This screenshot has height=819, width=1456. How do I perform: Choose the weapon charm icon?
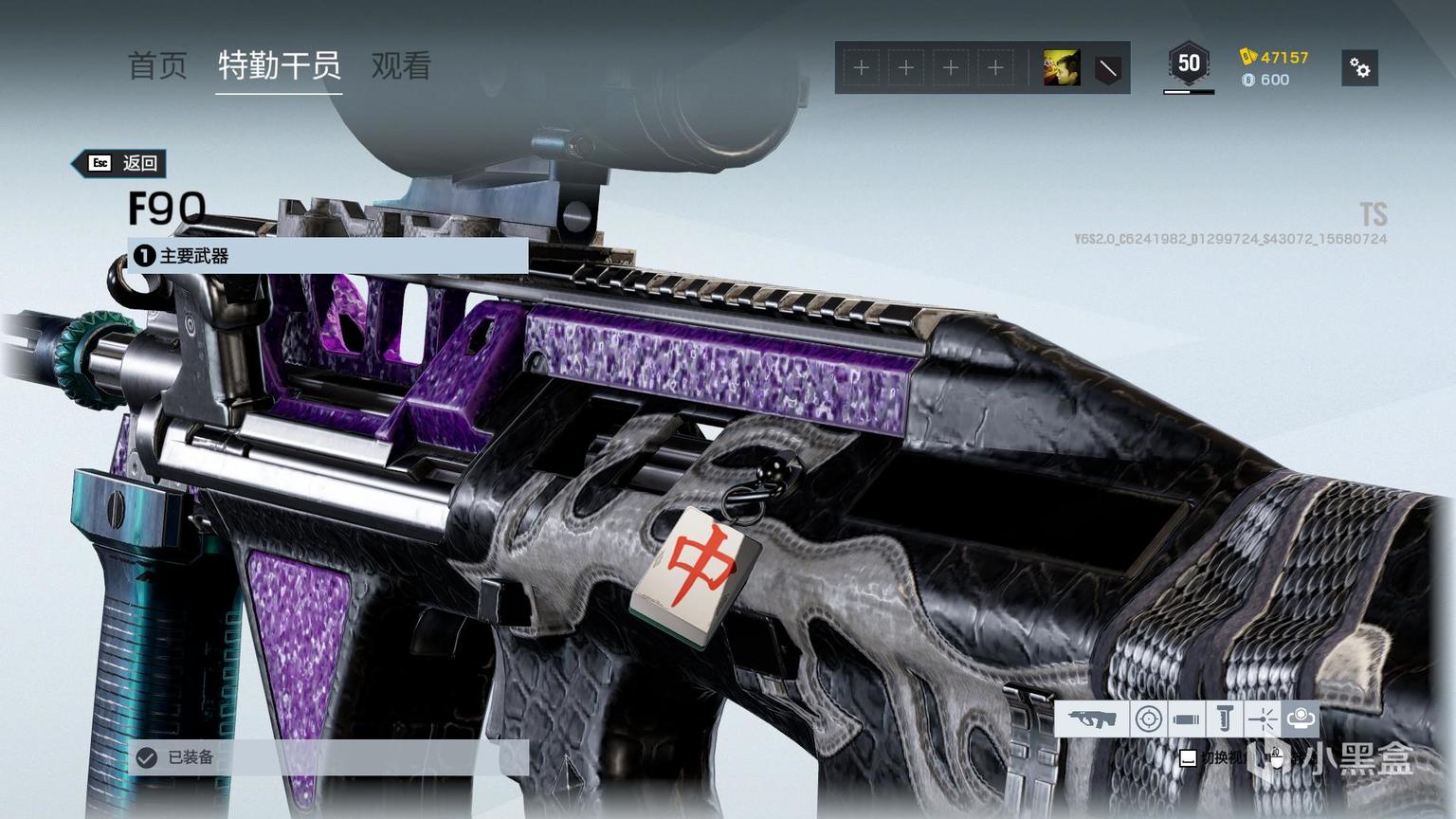[x=1301, y=719]
